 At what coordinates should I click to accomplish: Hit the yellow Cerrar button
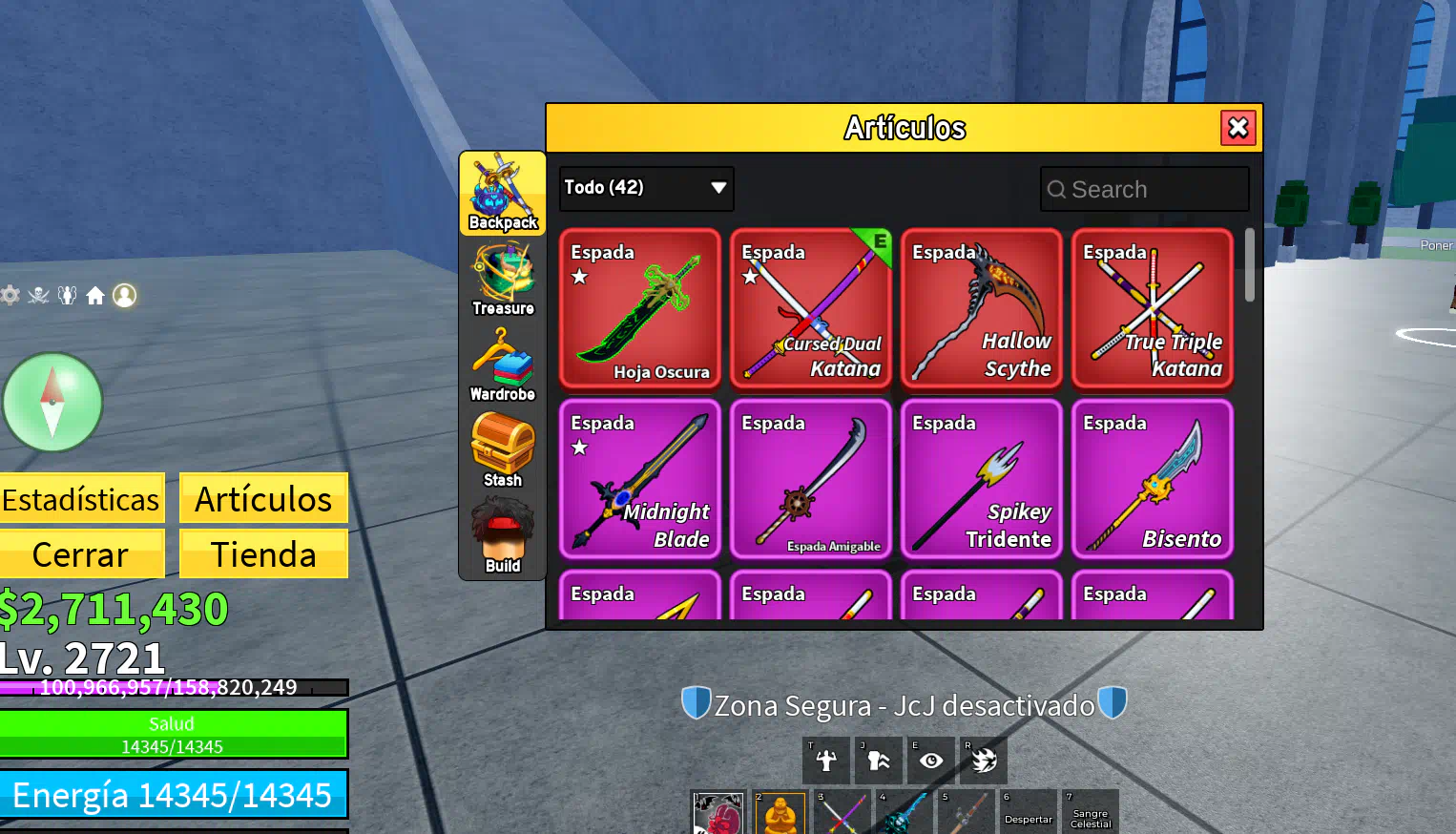(81, 554)
